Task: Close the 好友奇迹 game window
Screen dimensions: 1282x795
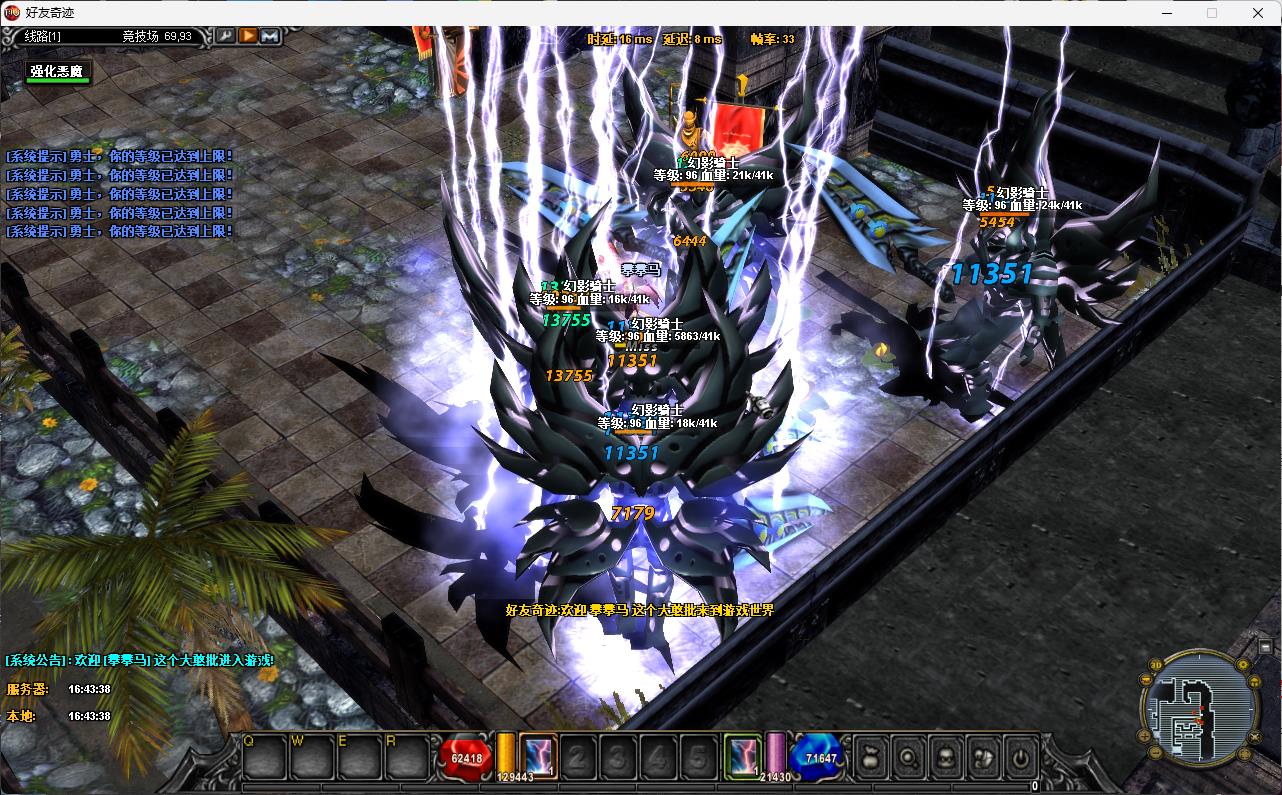Action: point(1258,13)
